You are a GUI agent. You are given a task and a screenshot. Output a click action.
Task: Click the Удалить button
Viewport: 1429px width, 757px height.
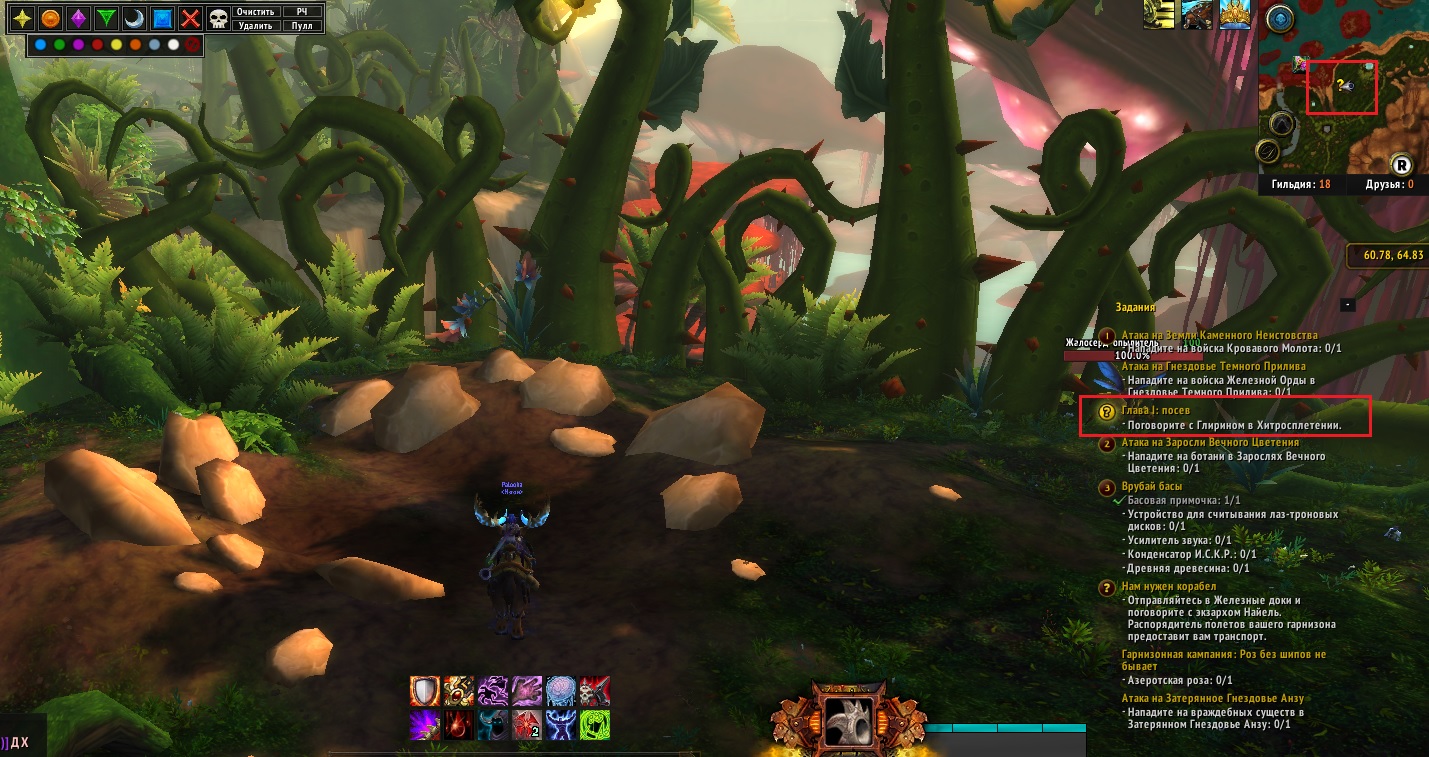click(x=255, y=26)
